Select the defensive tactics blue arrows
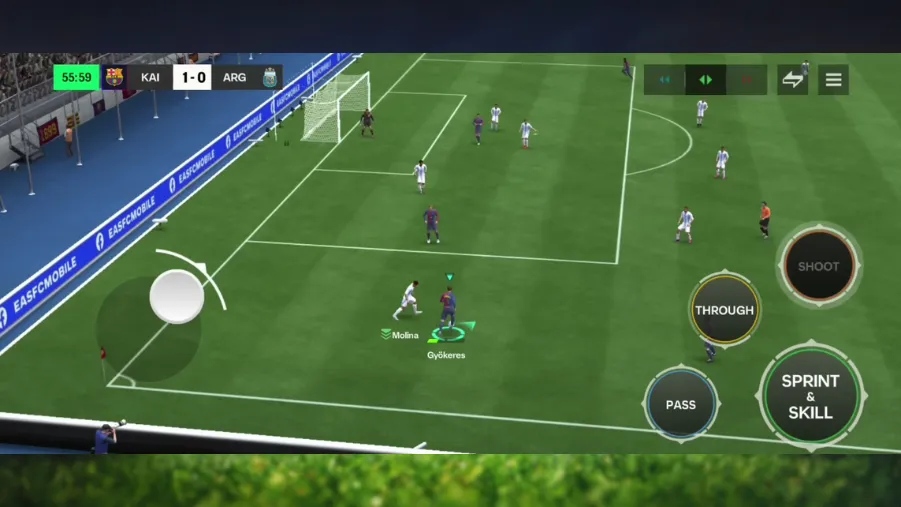This screenshot has width=901, height=507. point(664,80)
